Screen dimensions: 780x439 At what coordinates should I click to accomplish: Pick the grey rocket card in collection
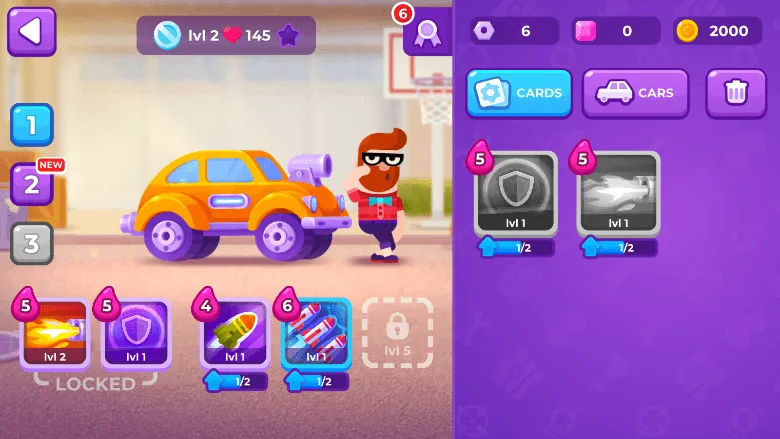pyautogui.click(x=618, y=193)
